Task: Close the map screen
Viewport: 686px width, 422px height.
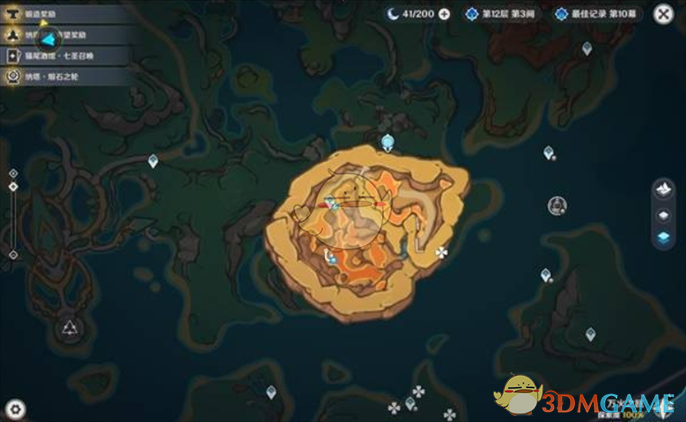Action: coord(662,15)
